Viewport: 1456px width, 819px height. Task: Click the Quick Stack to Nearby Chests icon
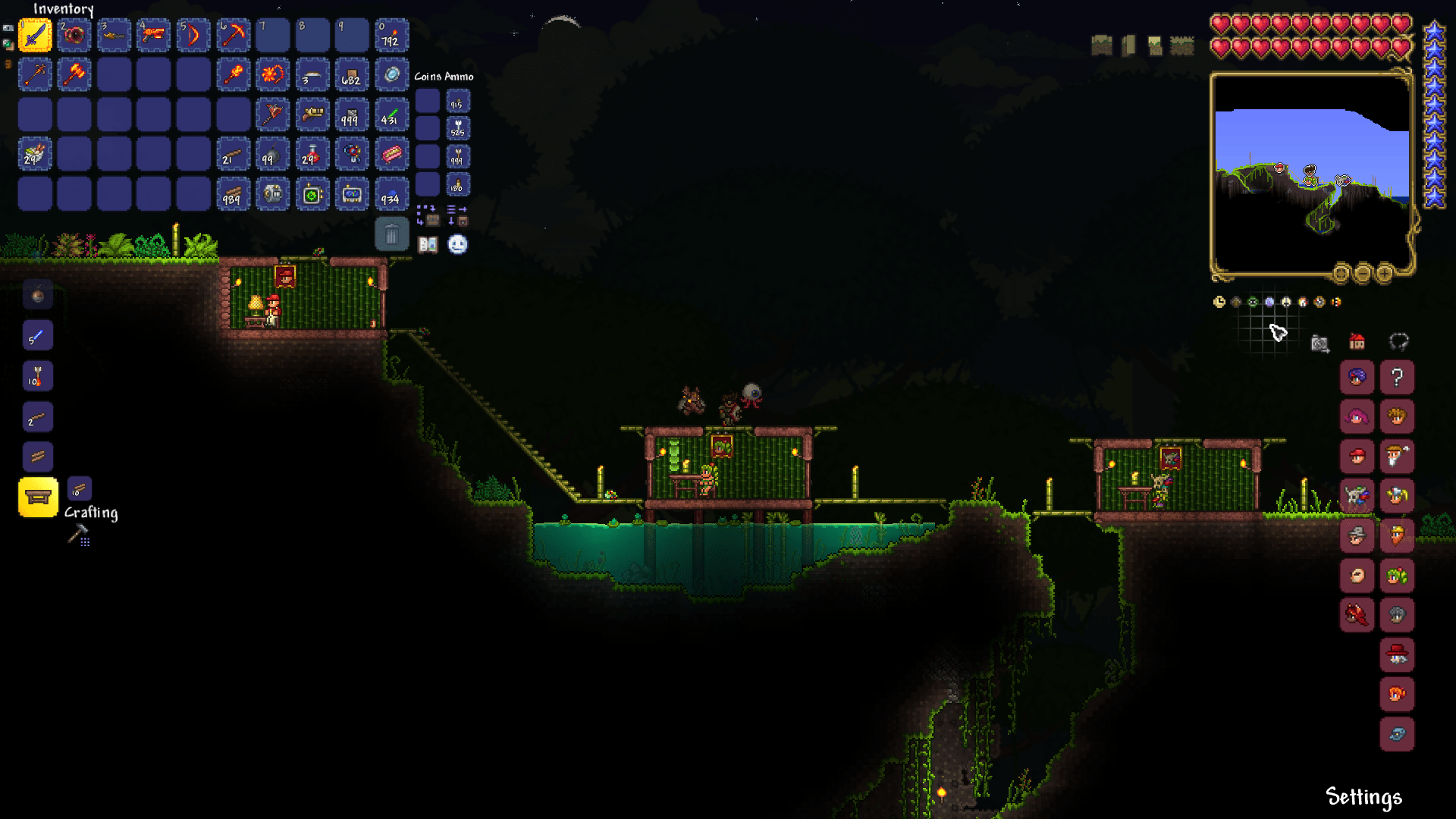[432, 221]
